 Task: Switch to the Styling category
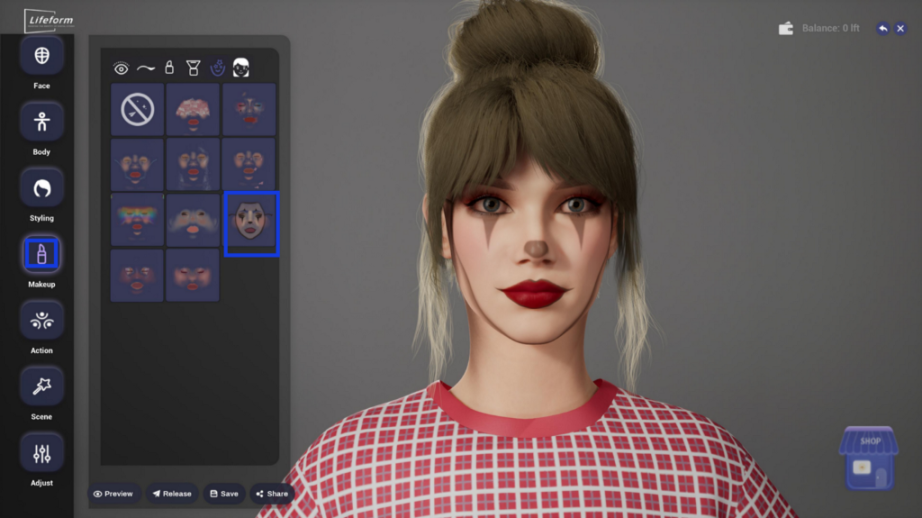(42, 188)
